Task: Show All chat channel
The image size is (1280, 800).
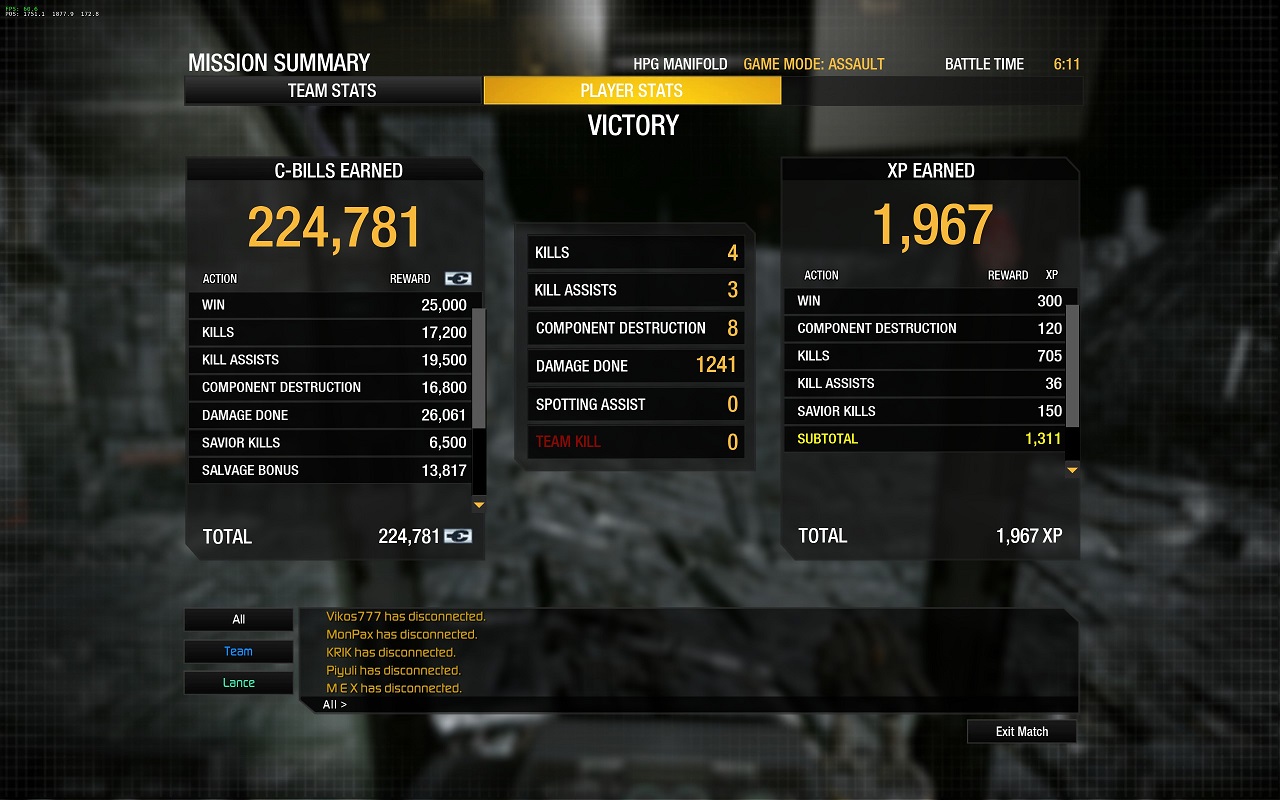Action: tap(238, 620)
